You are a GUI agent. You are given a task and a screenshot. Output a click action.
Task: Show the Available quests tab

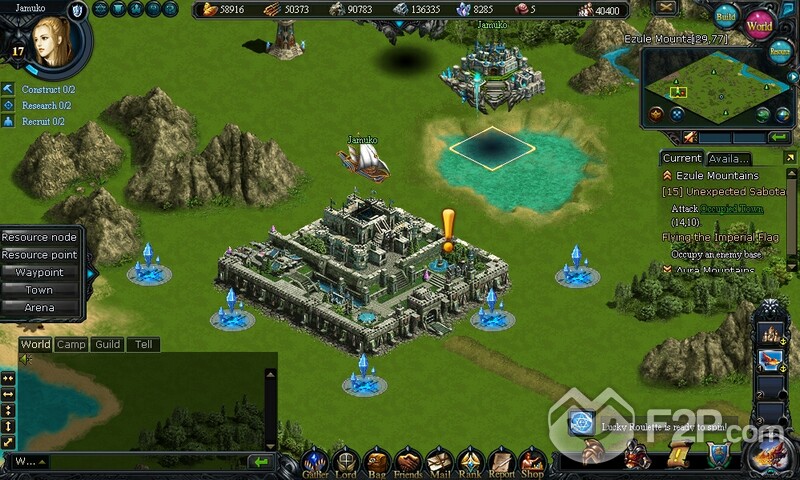coord(728,158)
